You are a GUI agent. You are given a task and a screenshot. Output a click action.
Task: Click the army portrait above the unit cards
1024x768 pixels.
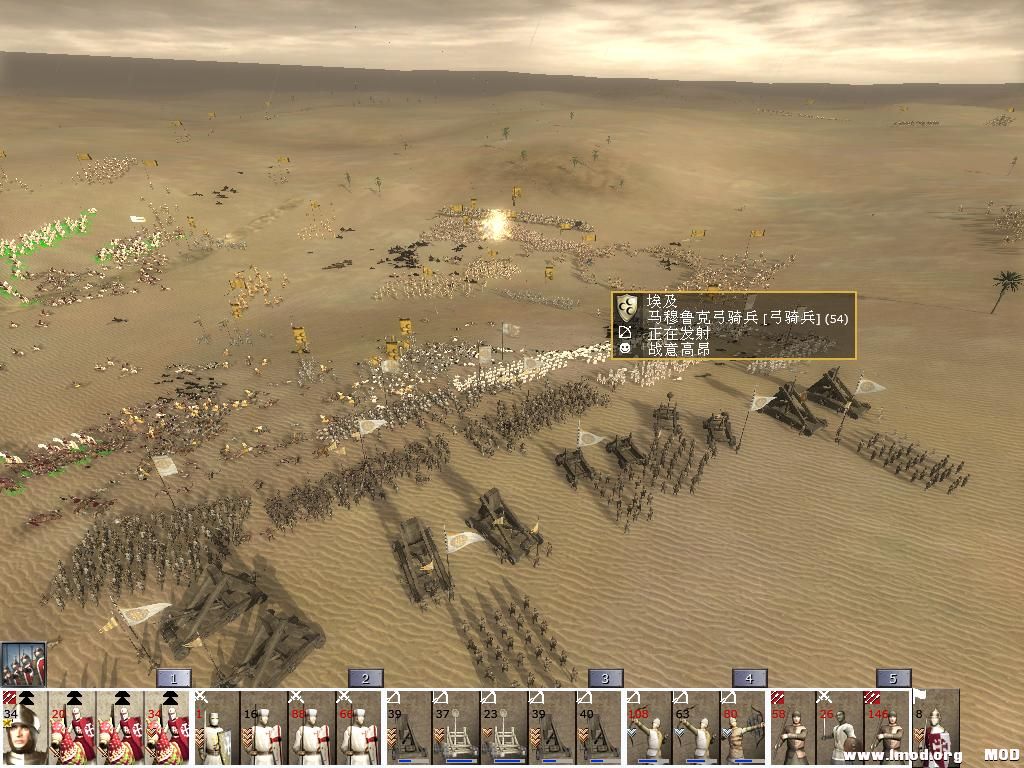23,664
